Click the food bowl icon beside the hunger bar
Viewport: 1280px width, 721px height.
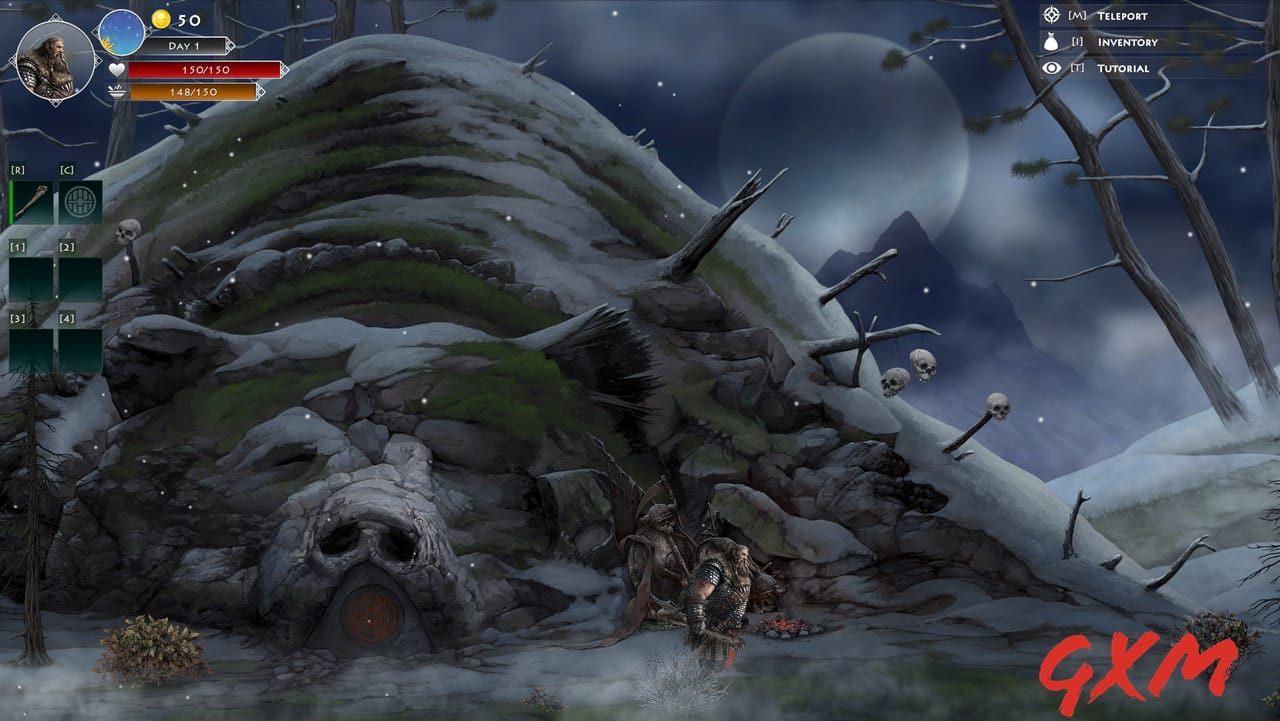pos(118,93)
